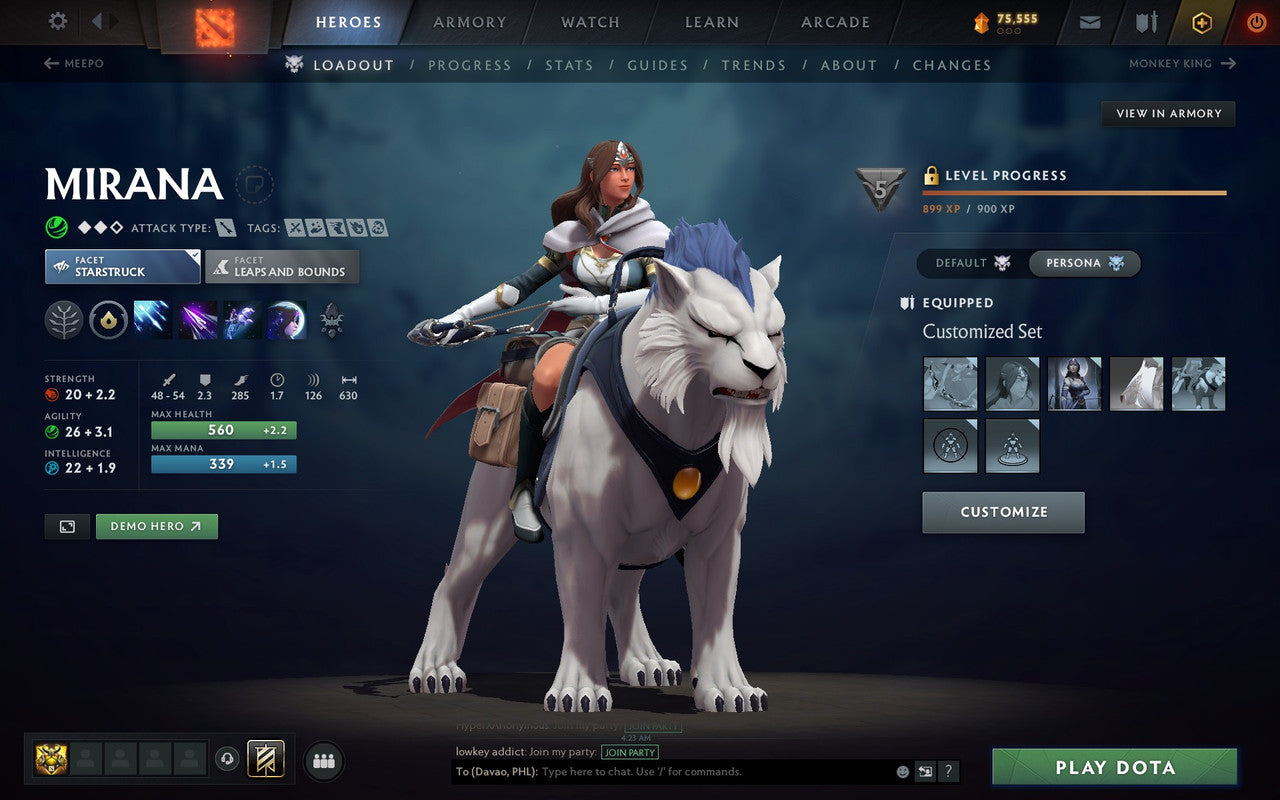
Task: Select the Starstorm ability icon
Action: click(x=152, y=318)
